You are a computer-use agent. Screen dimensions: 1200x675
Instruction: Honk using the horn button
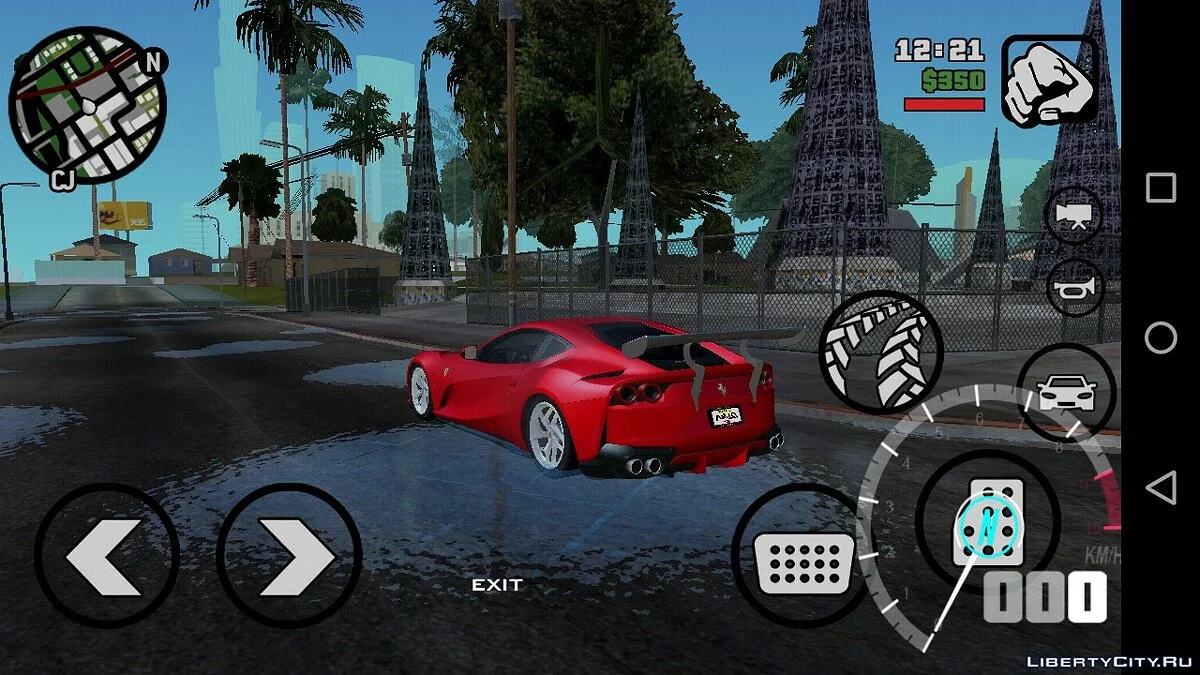(x=1074, y=285)
